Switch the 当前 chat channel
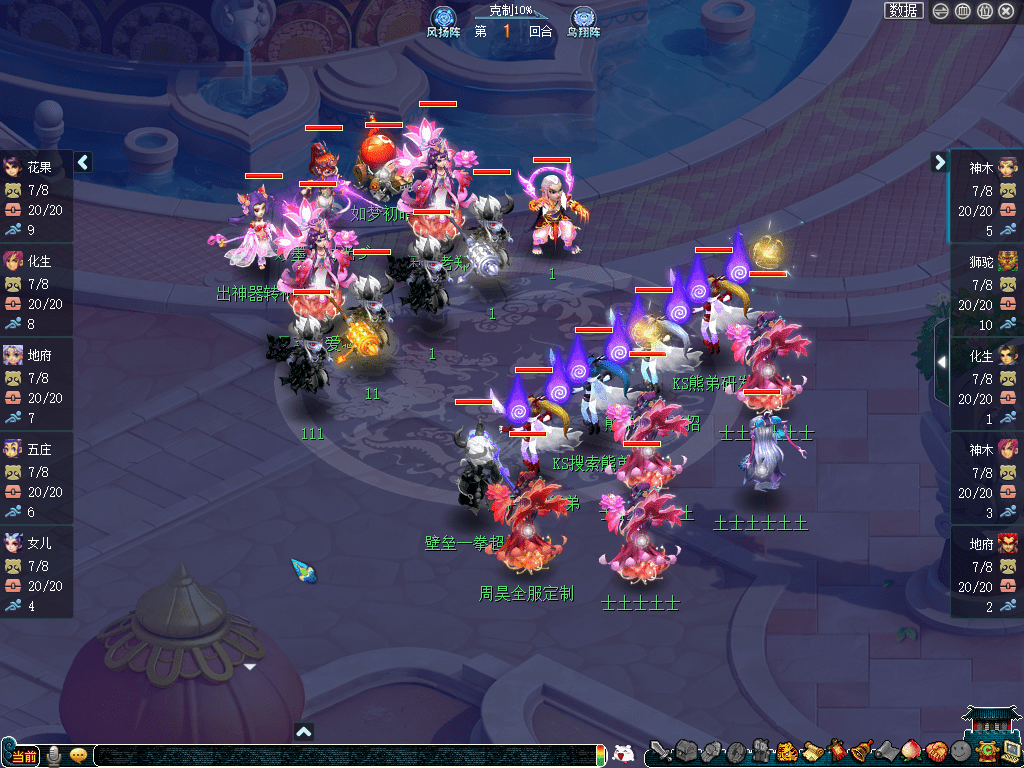 (23, 755)
